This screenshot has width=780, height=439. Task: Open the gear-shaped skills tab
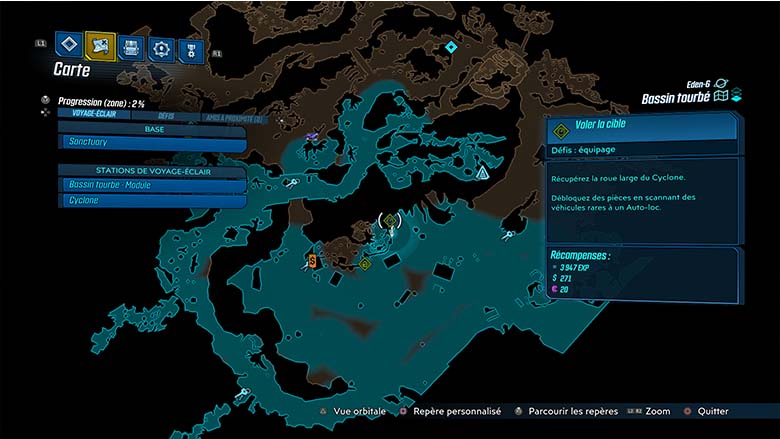pos(160,47)
